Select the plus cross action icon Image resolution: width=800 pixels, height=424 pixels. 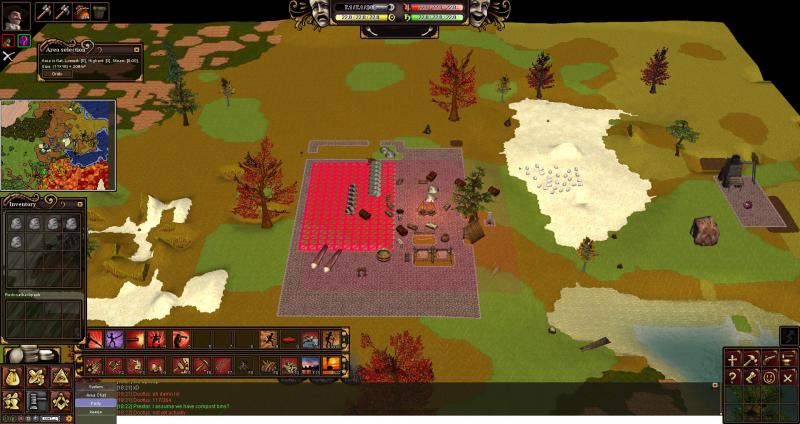tap(733, 358)
